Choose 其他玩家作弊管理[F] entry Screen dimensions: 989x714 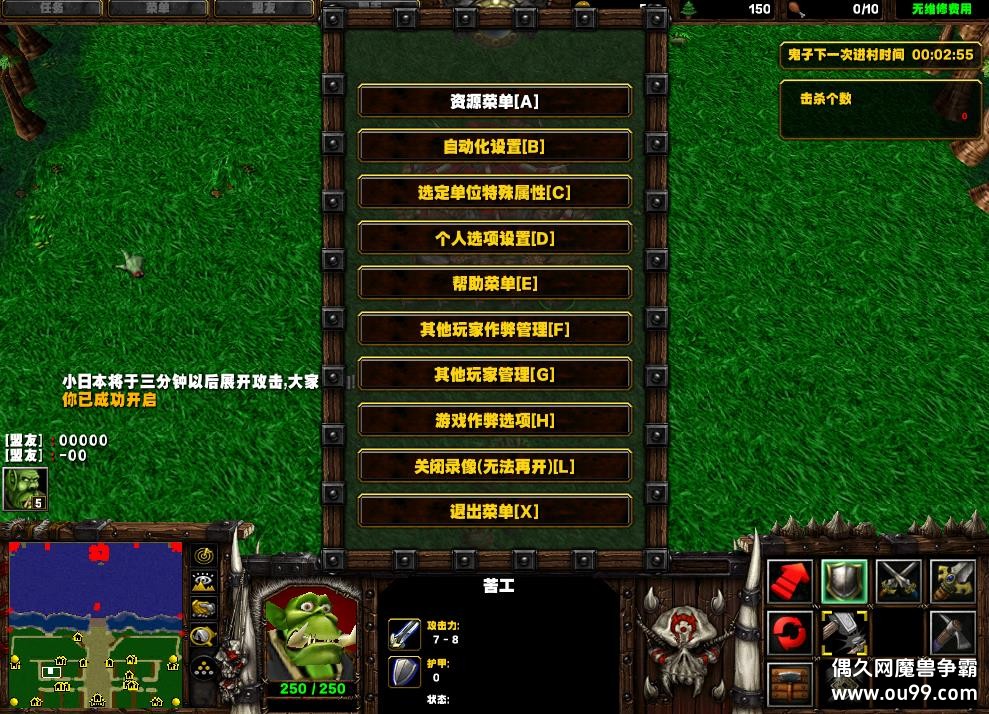point(494,329)
